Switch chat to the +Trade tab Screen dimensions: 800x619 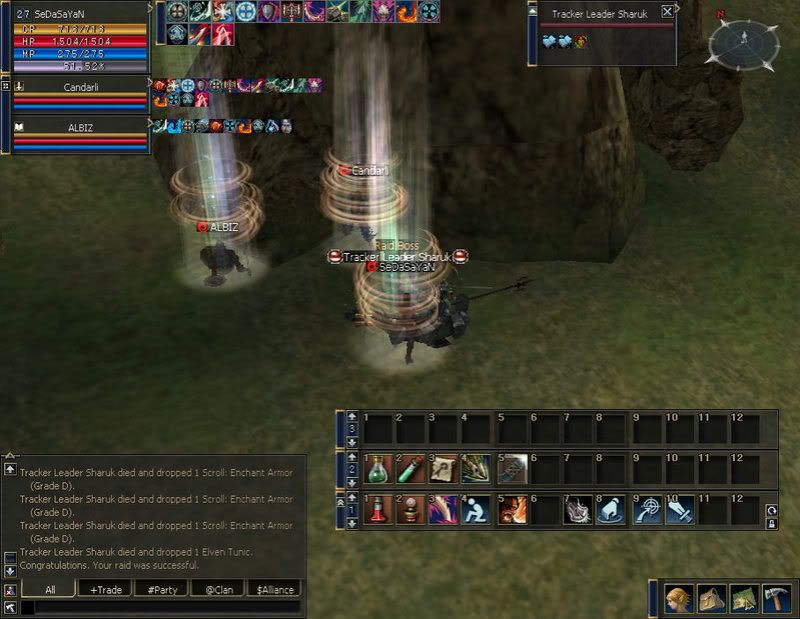coord(105,590)
